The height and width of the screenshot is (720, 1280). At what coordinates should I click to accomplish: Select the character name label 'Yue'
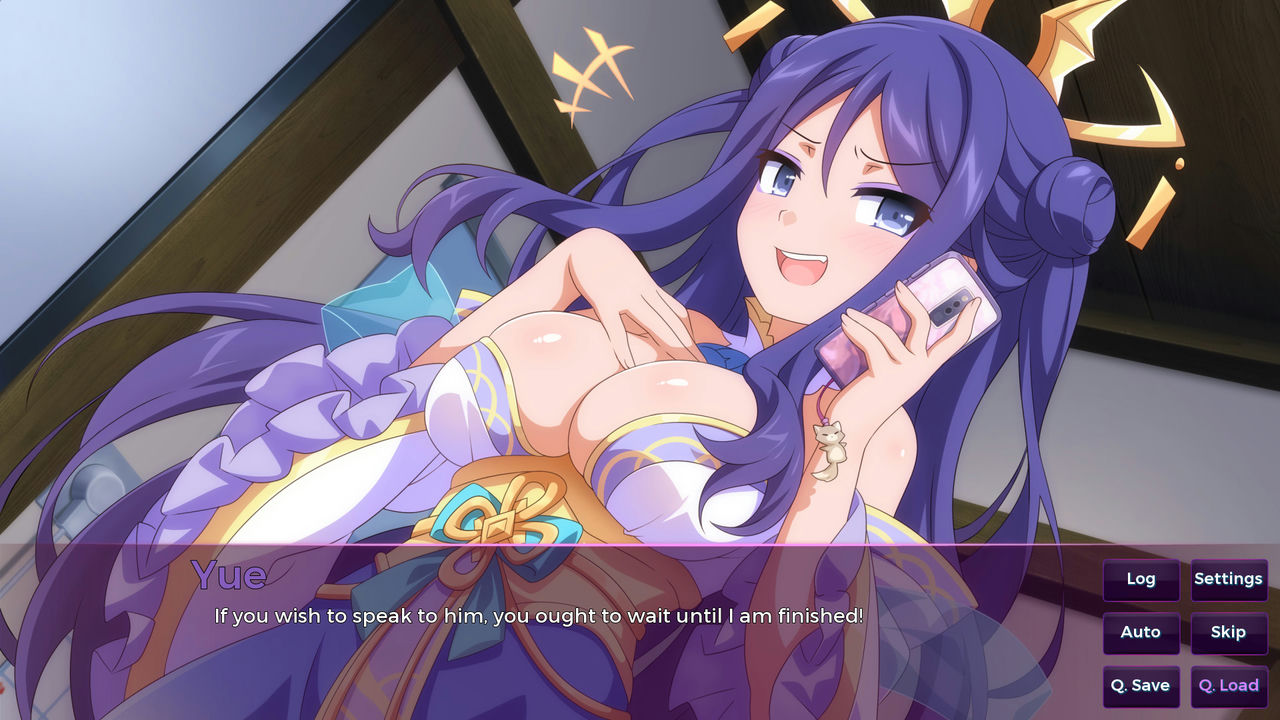coord(228,575)
